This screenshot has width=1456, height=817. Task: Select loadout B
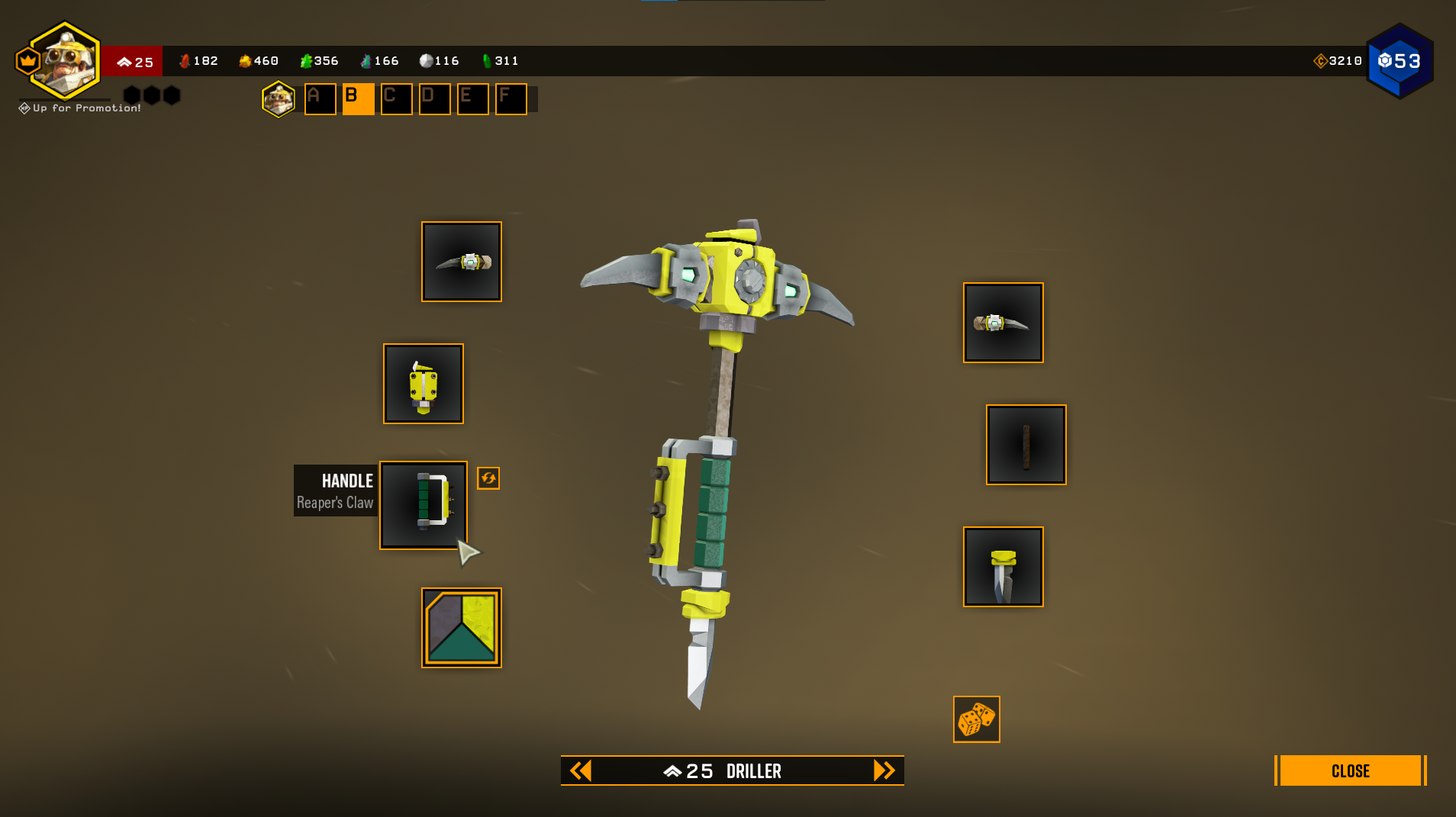tap(358, 99)
